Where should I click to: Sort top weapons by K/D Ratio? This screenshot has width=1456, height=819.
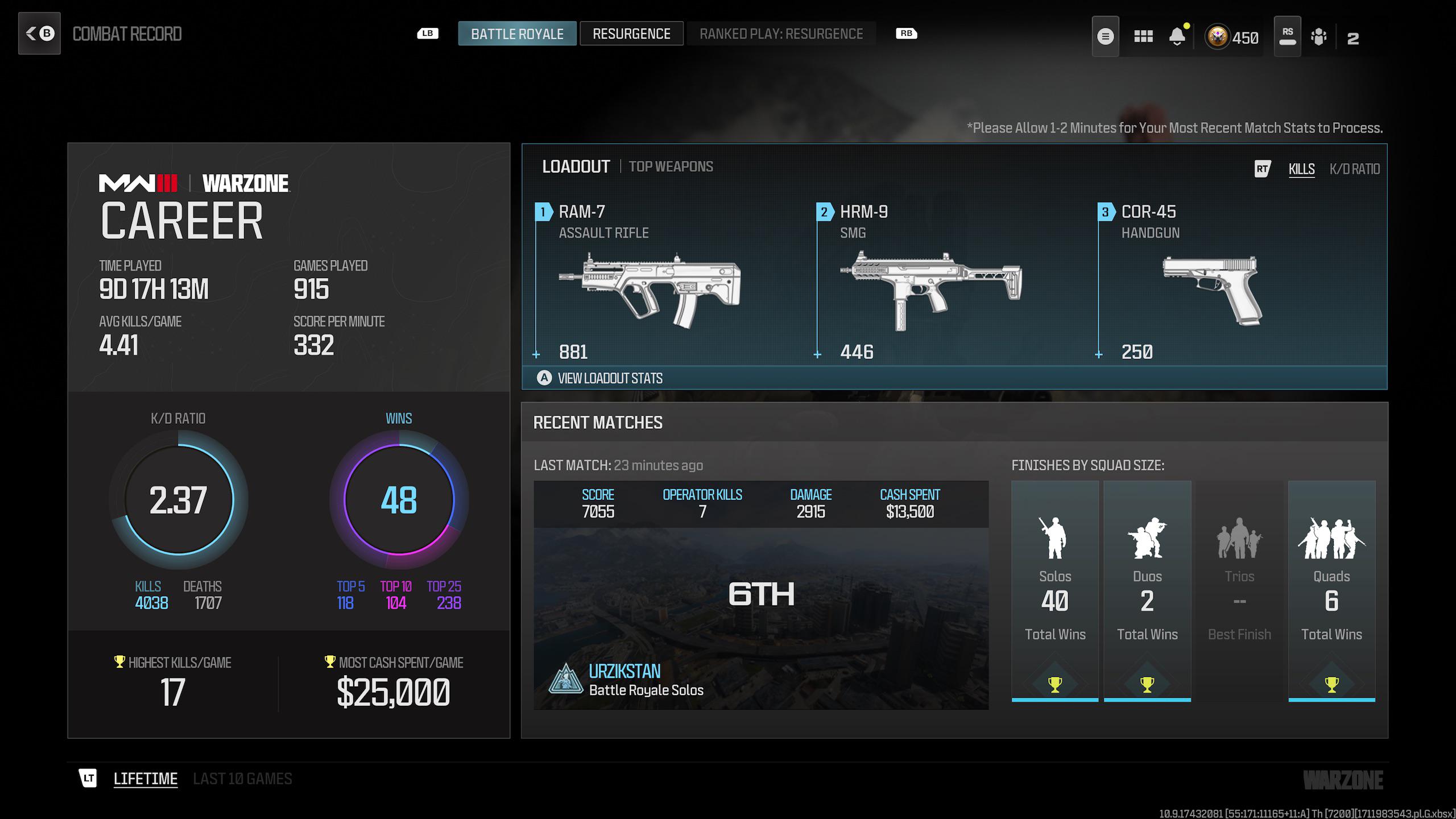pyautogui.click(x=1354, y=169)
